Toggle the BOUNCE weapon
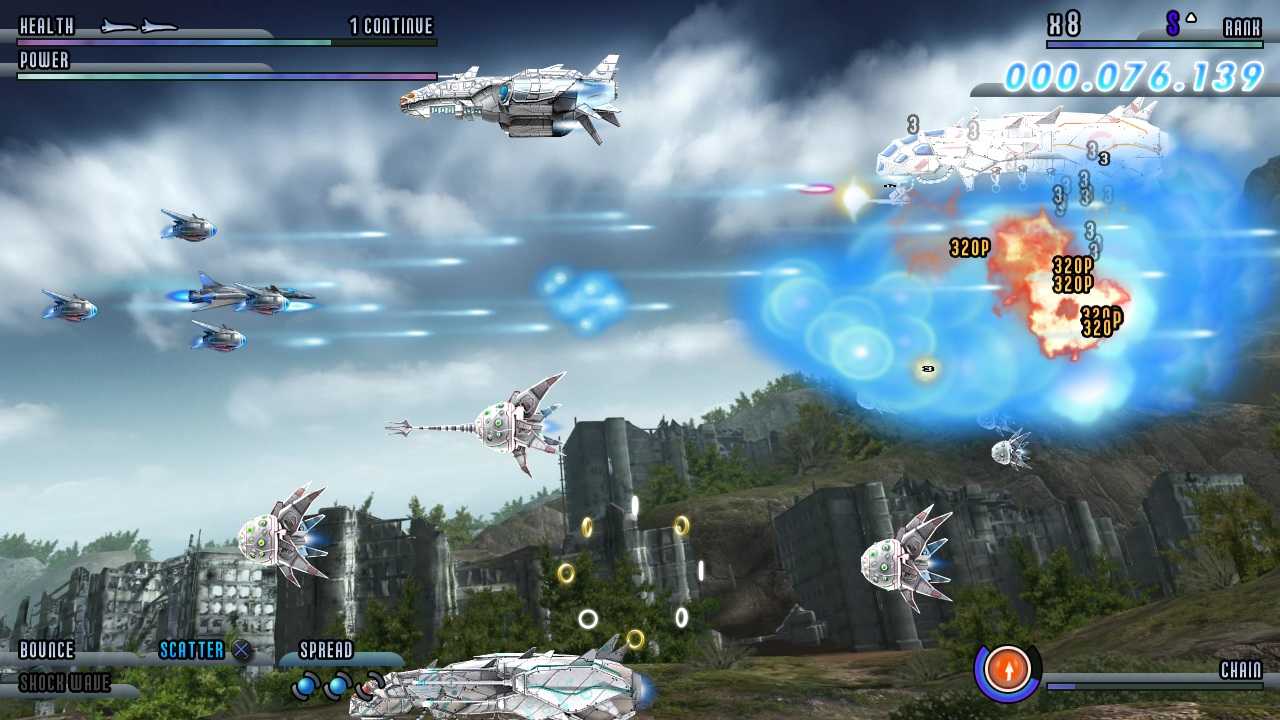1280x720 pixels. (48, 650)
